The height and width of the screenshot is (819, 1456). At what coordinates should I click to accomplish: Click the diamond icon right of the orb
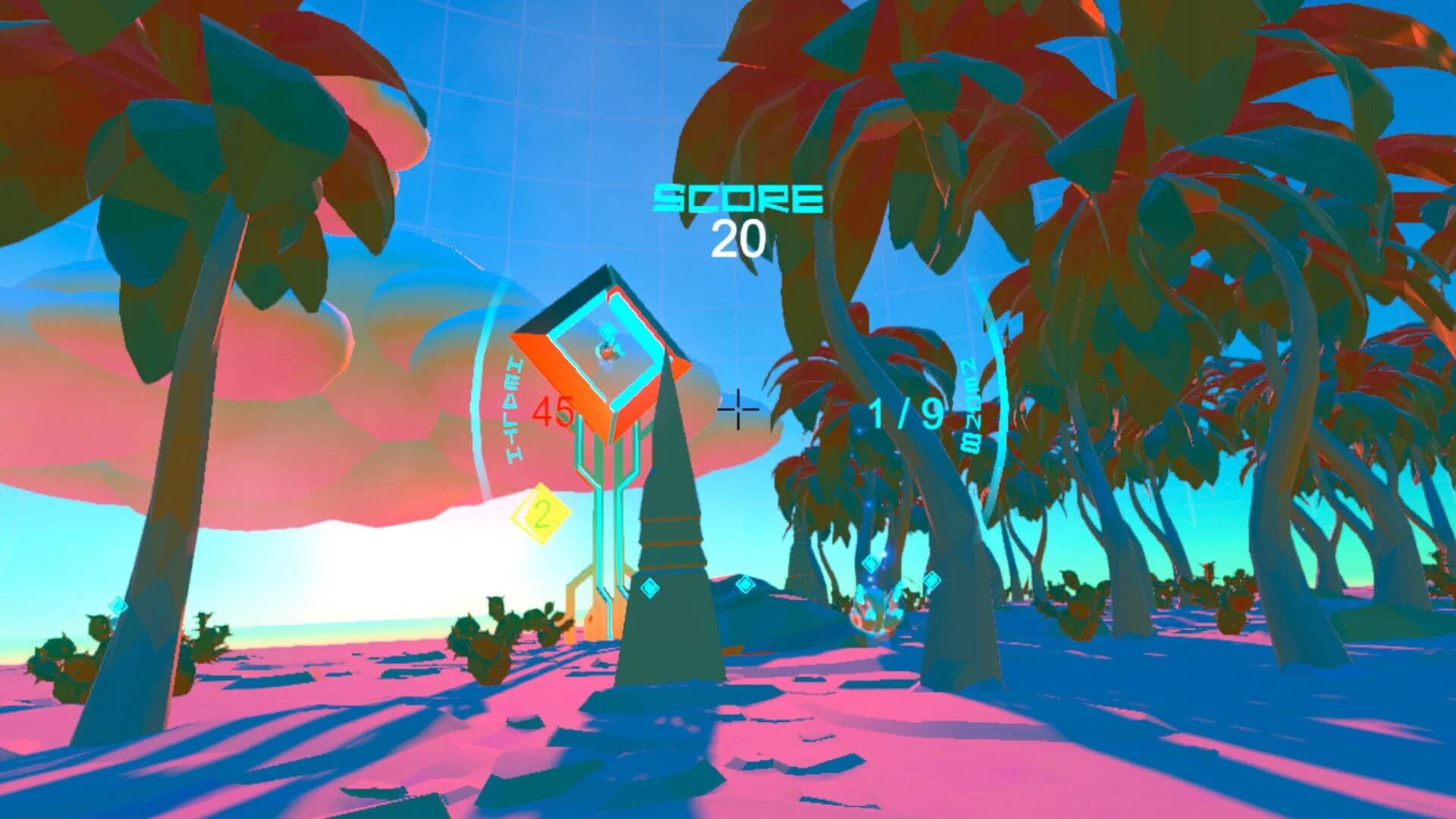coord(933,580)
